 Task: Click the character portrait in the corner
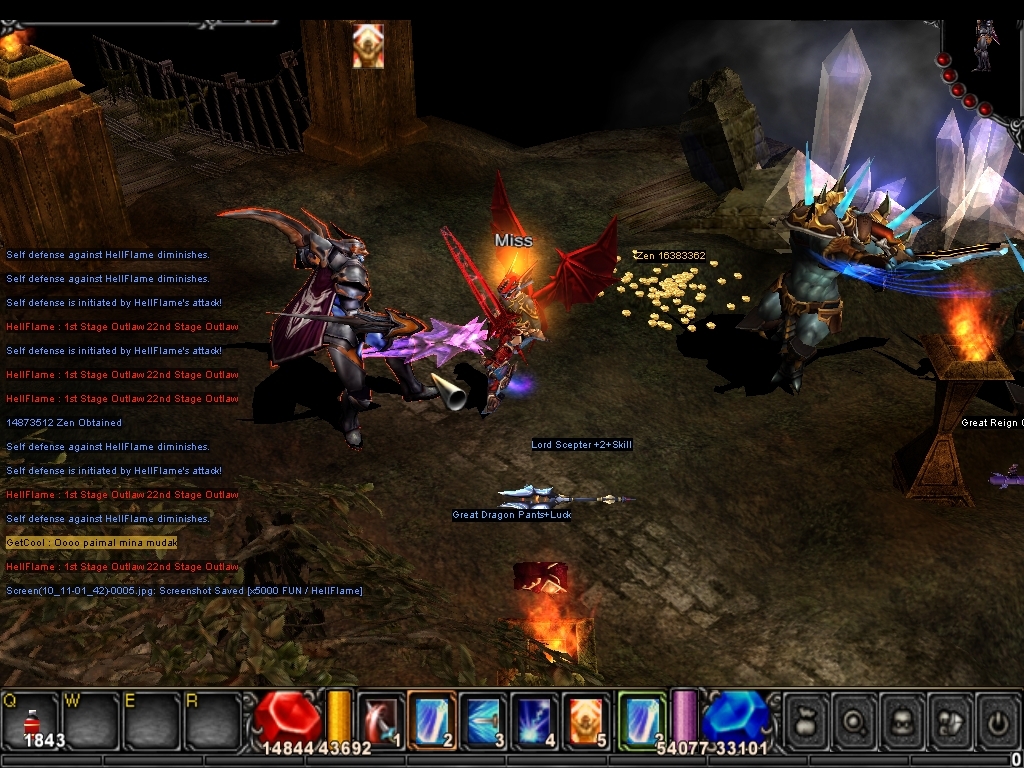point(983,45)
